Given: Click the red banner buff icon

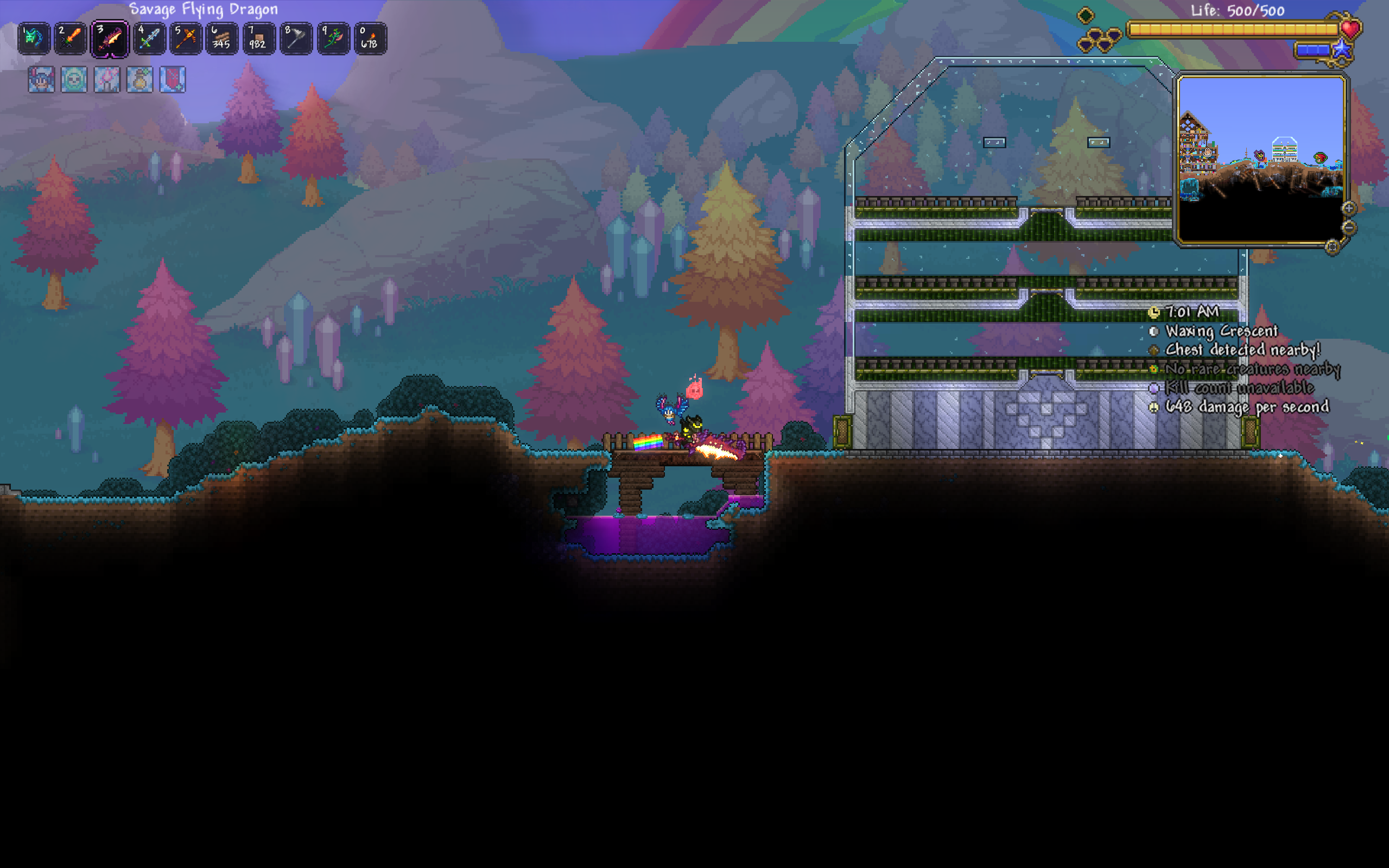Looking at the screenshot, I should pyautogui.click(x=172, y=79).
